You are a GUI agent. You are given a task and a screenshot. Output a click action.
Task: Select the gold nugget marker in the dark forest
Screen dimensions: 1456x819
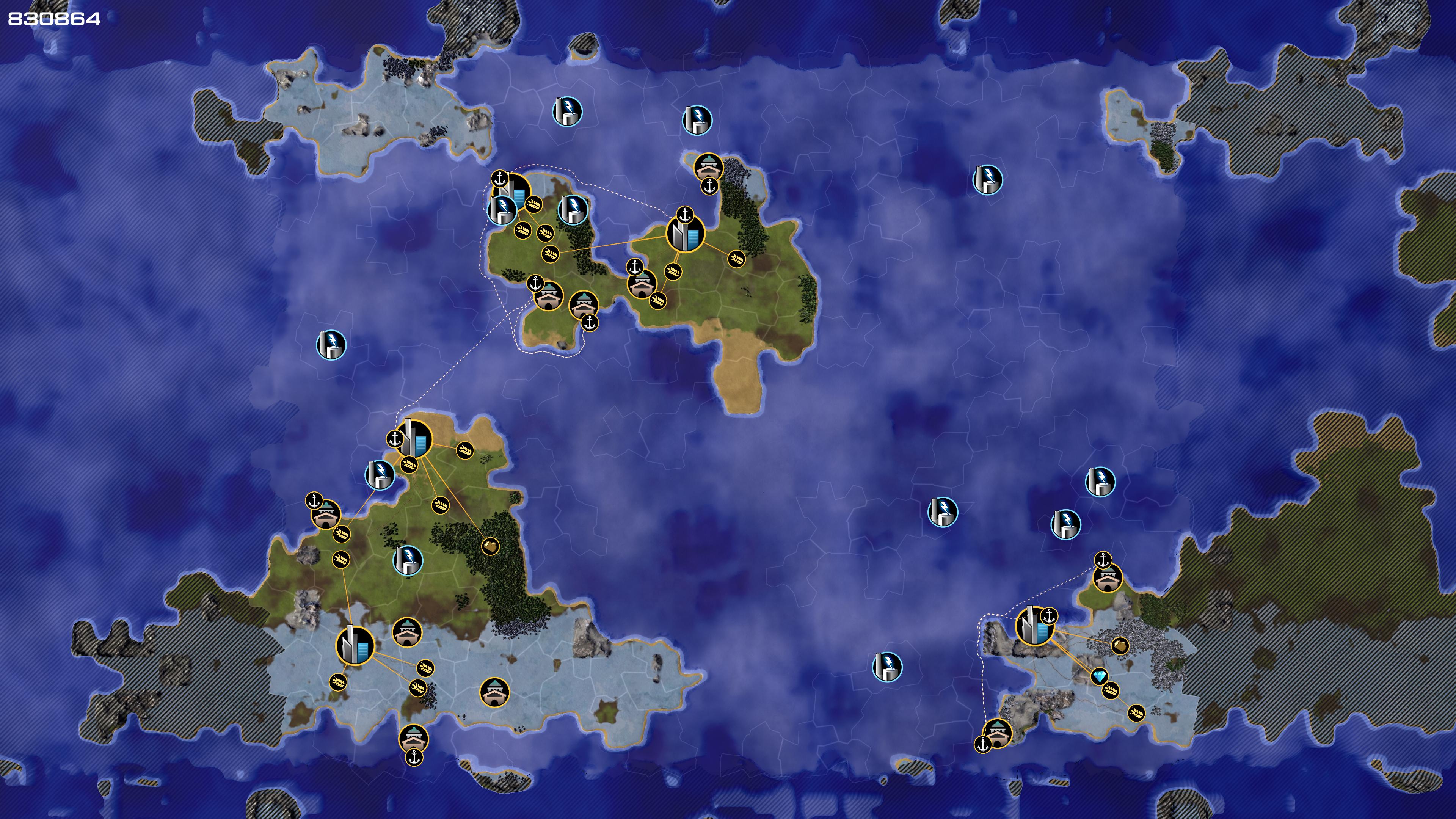(490, 546)
